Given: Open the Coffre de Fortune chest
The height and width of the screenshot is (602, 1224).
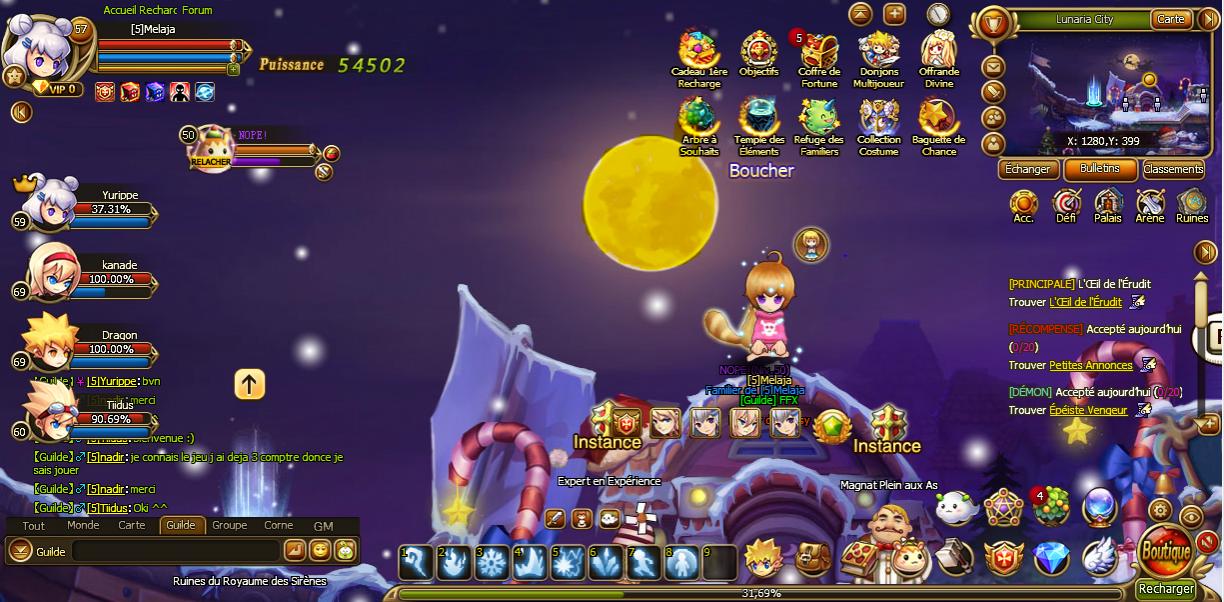Looking at the screenshot, I should coord(818,52).
